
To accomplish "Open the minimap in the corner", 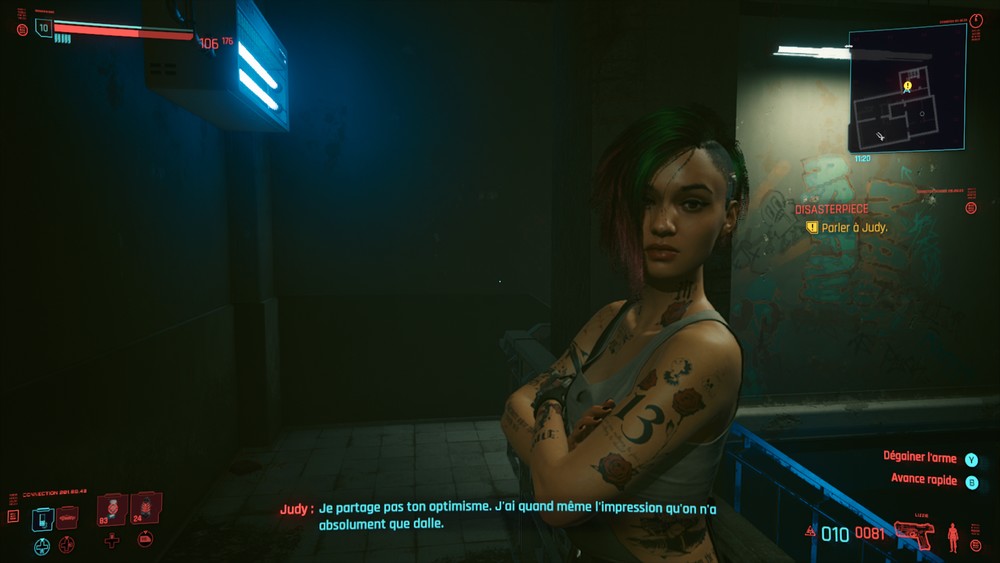I will [907, 88].
